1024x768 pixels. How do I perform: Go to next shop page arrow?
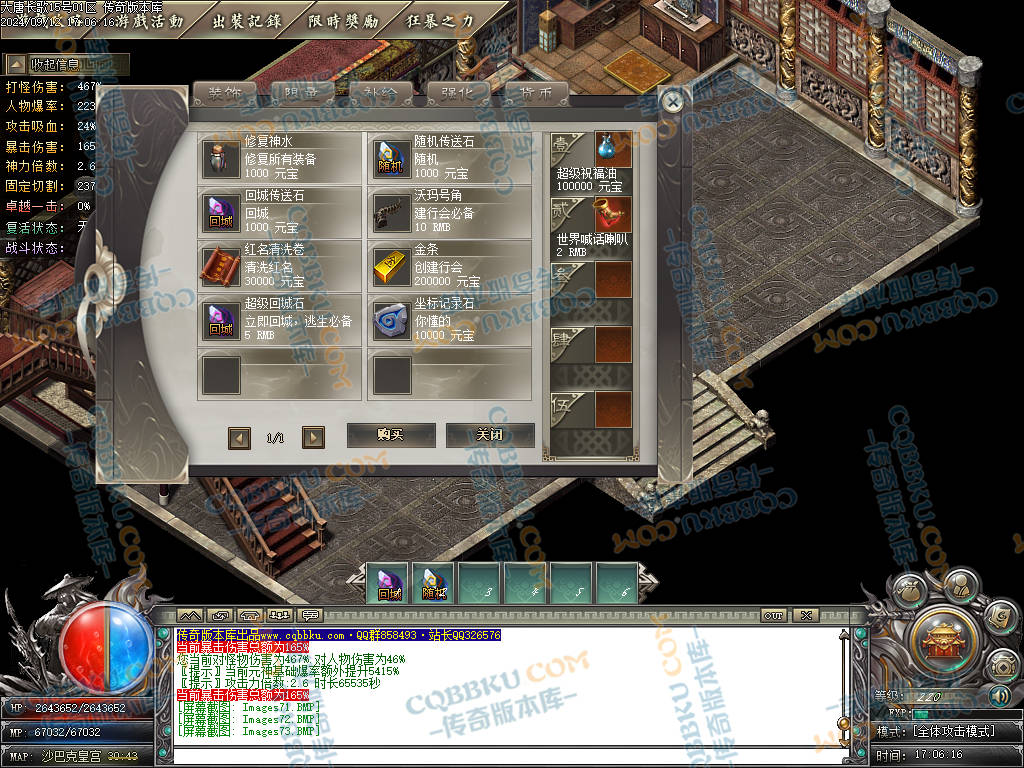(313, 437)
